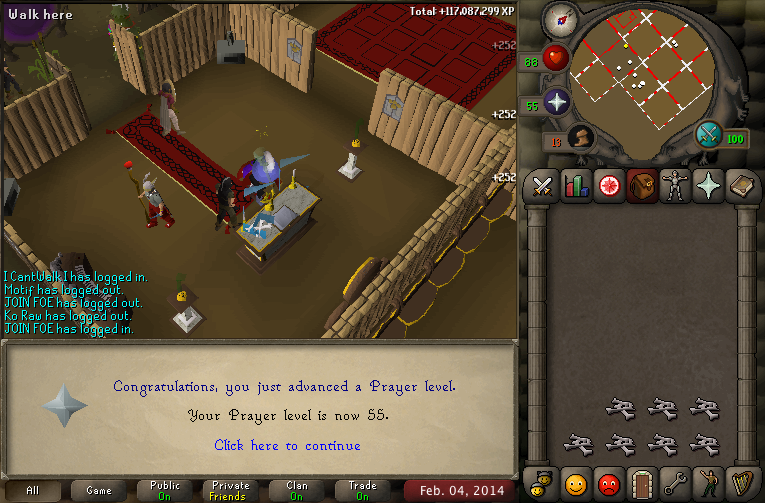Show the Worn Equipment tab
The image size is (765, 503).
tap(675, 186)
